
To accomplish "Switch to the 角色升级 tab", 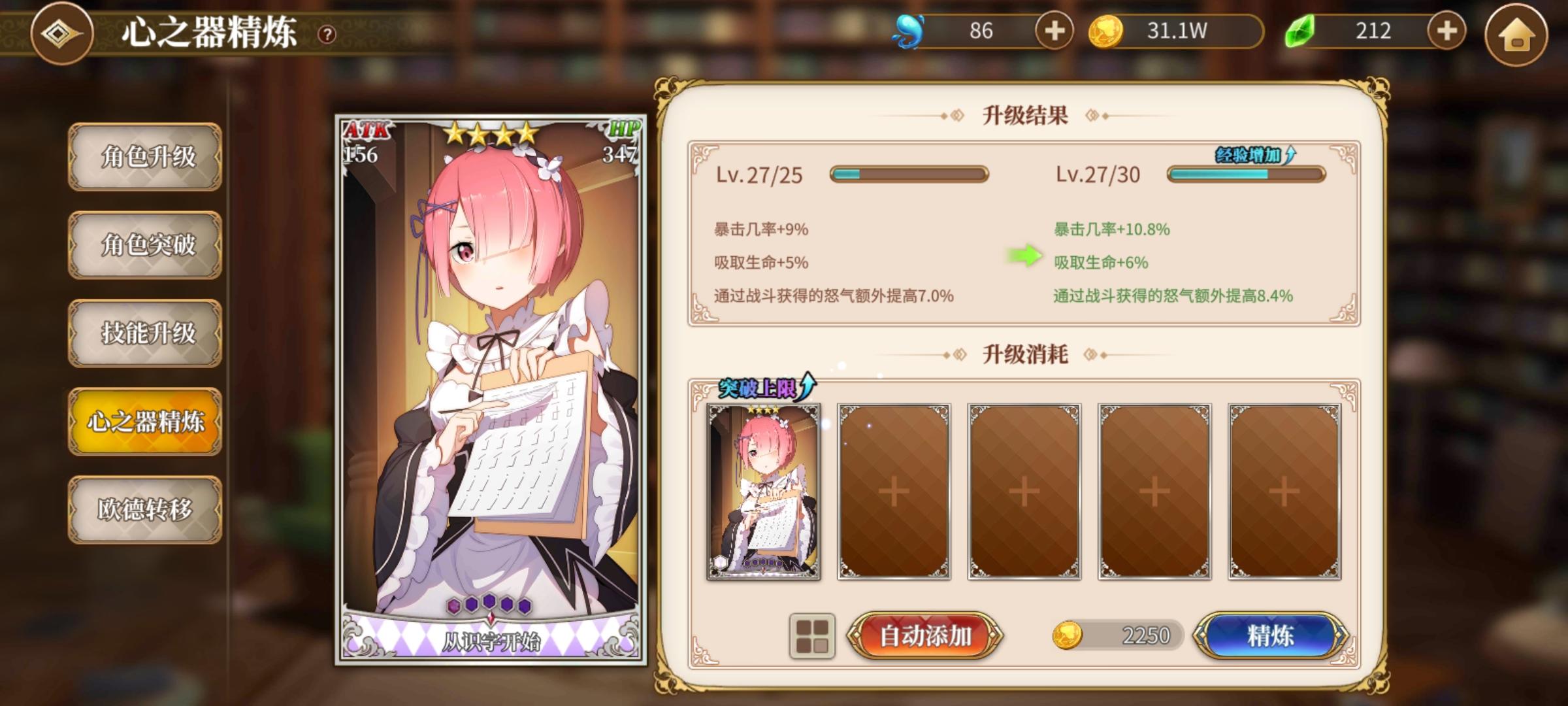I will coord(144,156).
